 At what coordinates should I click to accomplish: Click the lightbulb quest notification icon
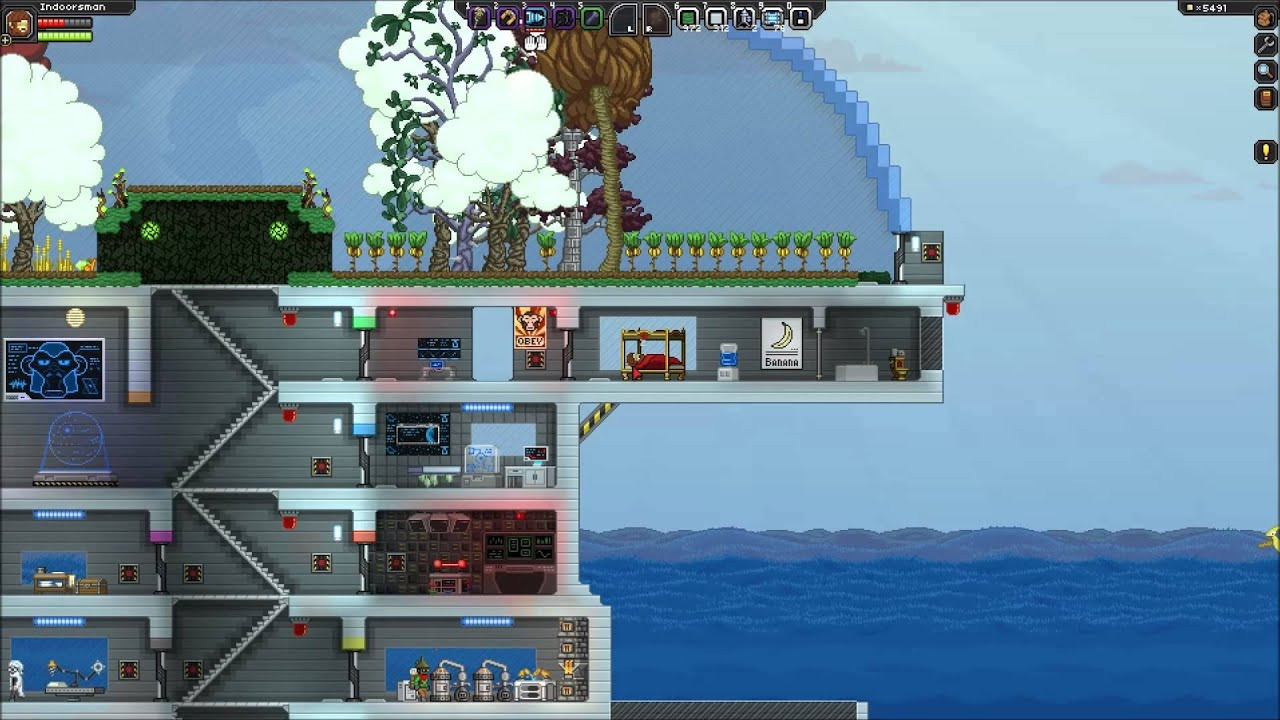[1265, 151]
